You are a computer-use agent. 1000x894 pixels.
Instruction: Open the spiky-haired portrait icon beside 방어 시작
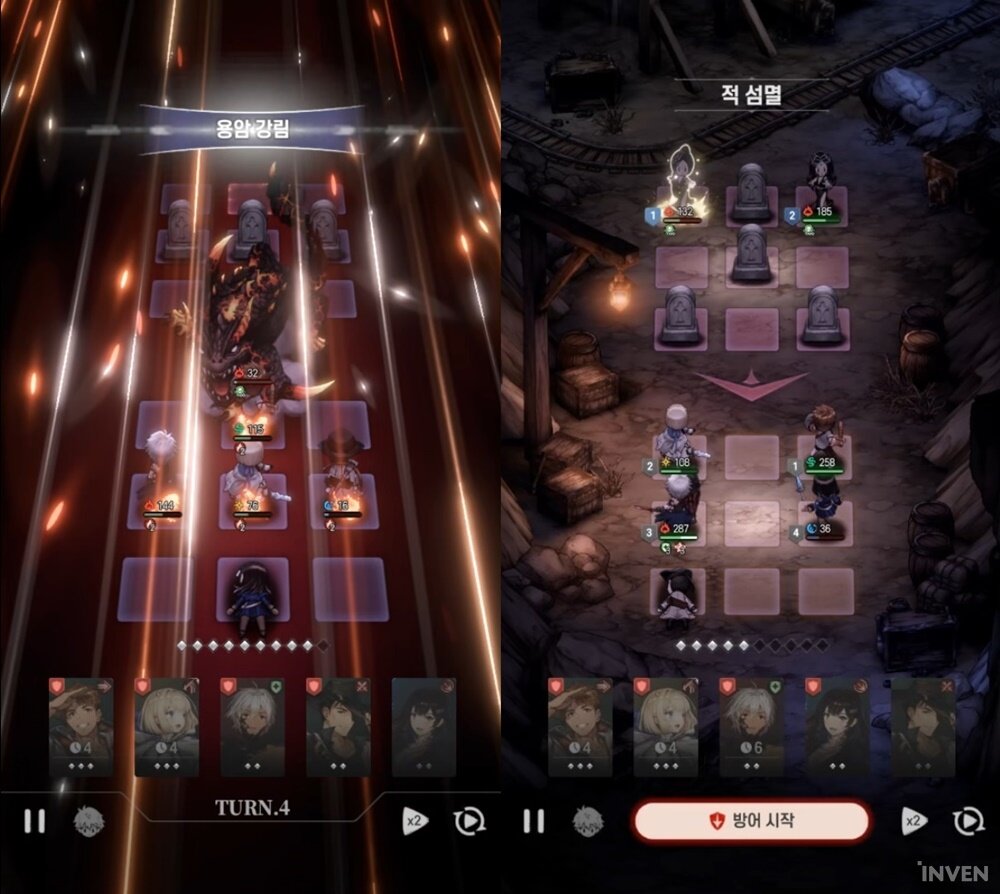[x=588, y=822]
